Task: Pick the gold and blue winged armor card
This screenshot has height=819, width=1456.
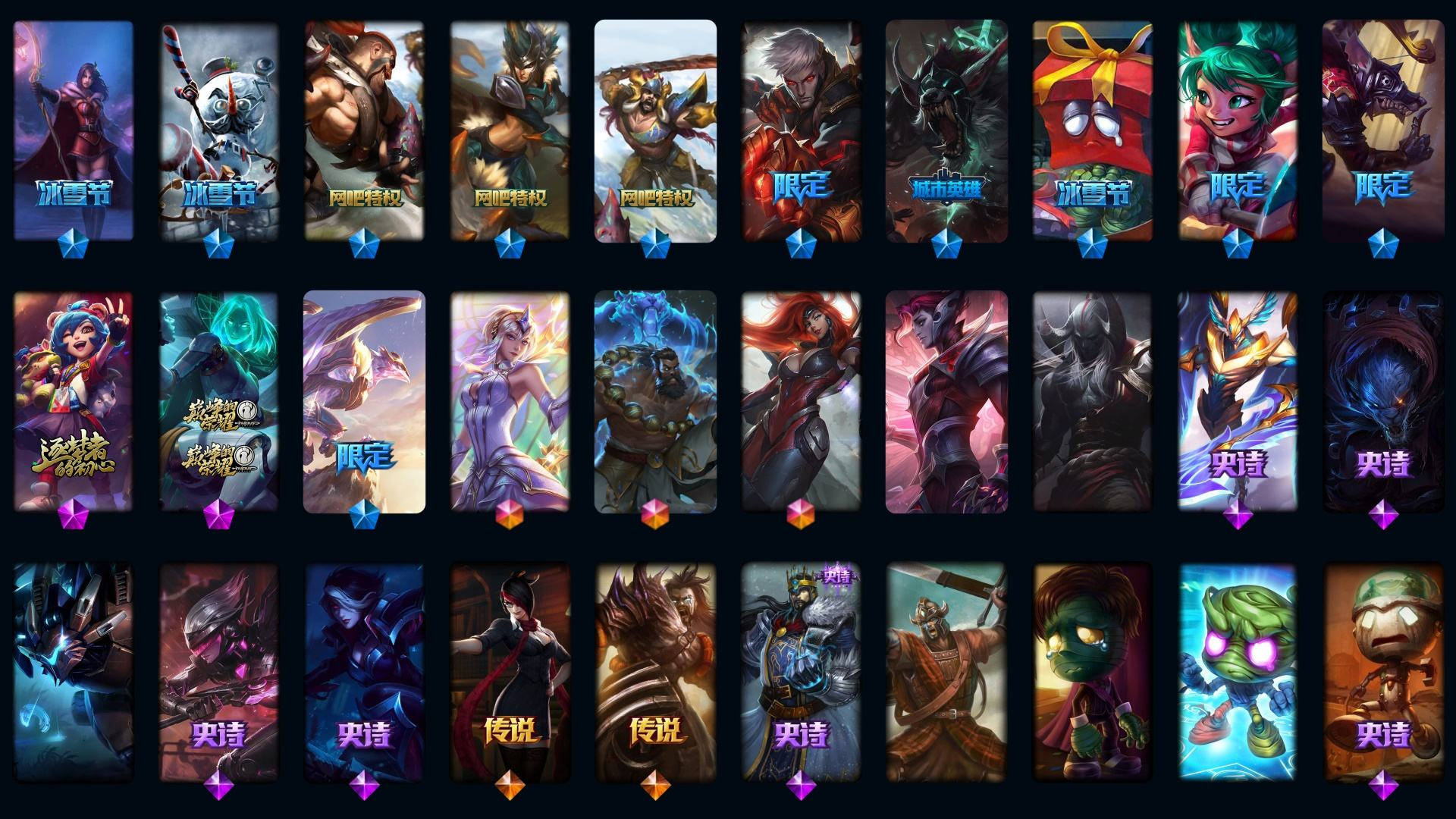Action: click(x=1238, y=402)
